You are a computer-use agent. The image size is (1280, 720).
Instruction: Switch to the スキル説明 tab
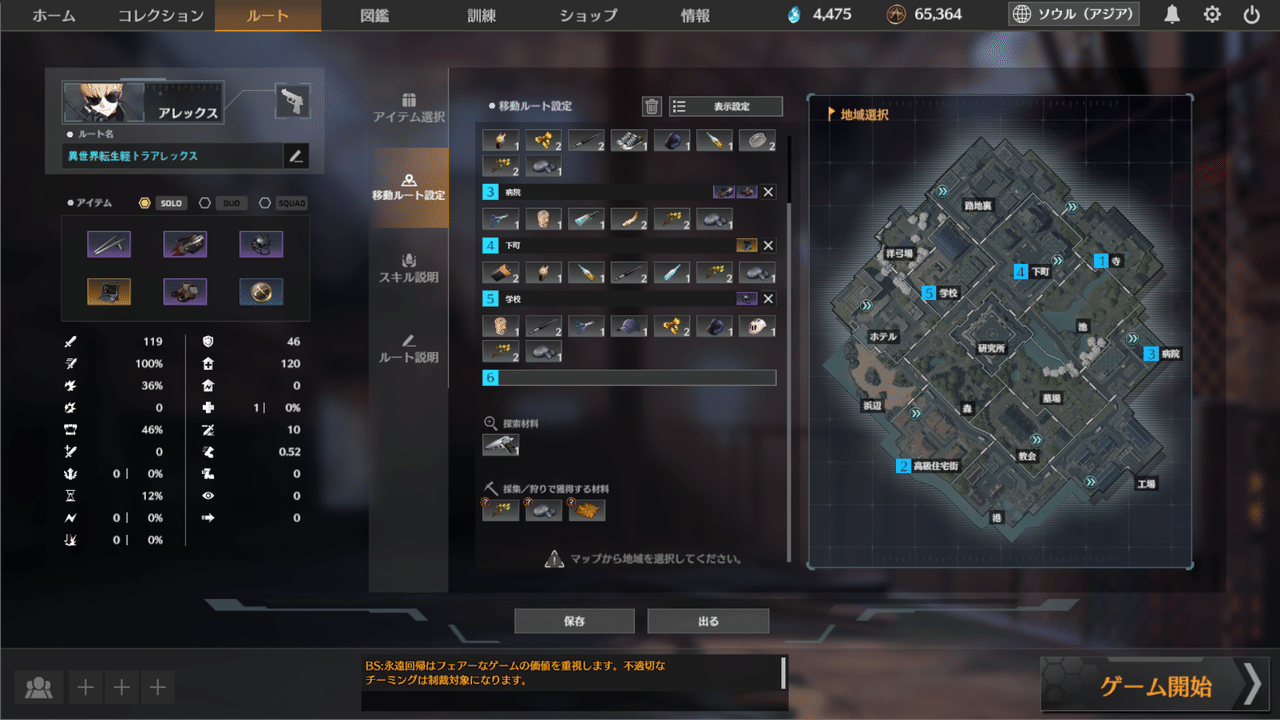[408, 267]
